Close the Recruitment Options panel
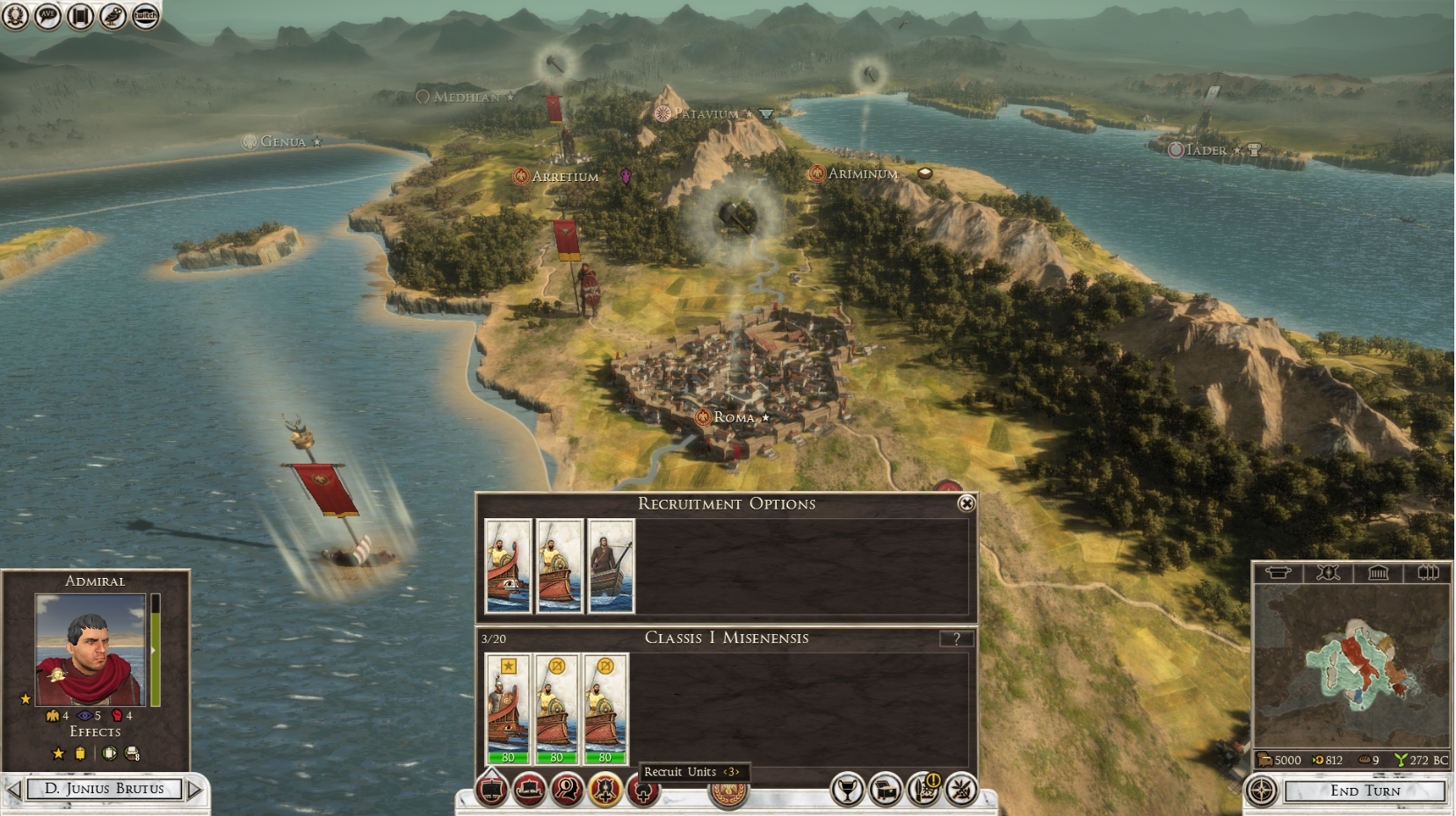Image resolution: width=1456 pixels, height=816 pixels. point(966,503)
